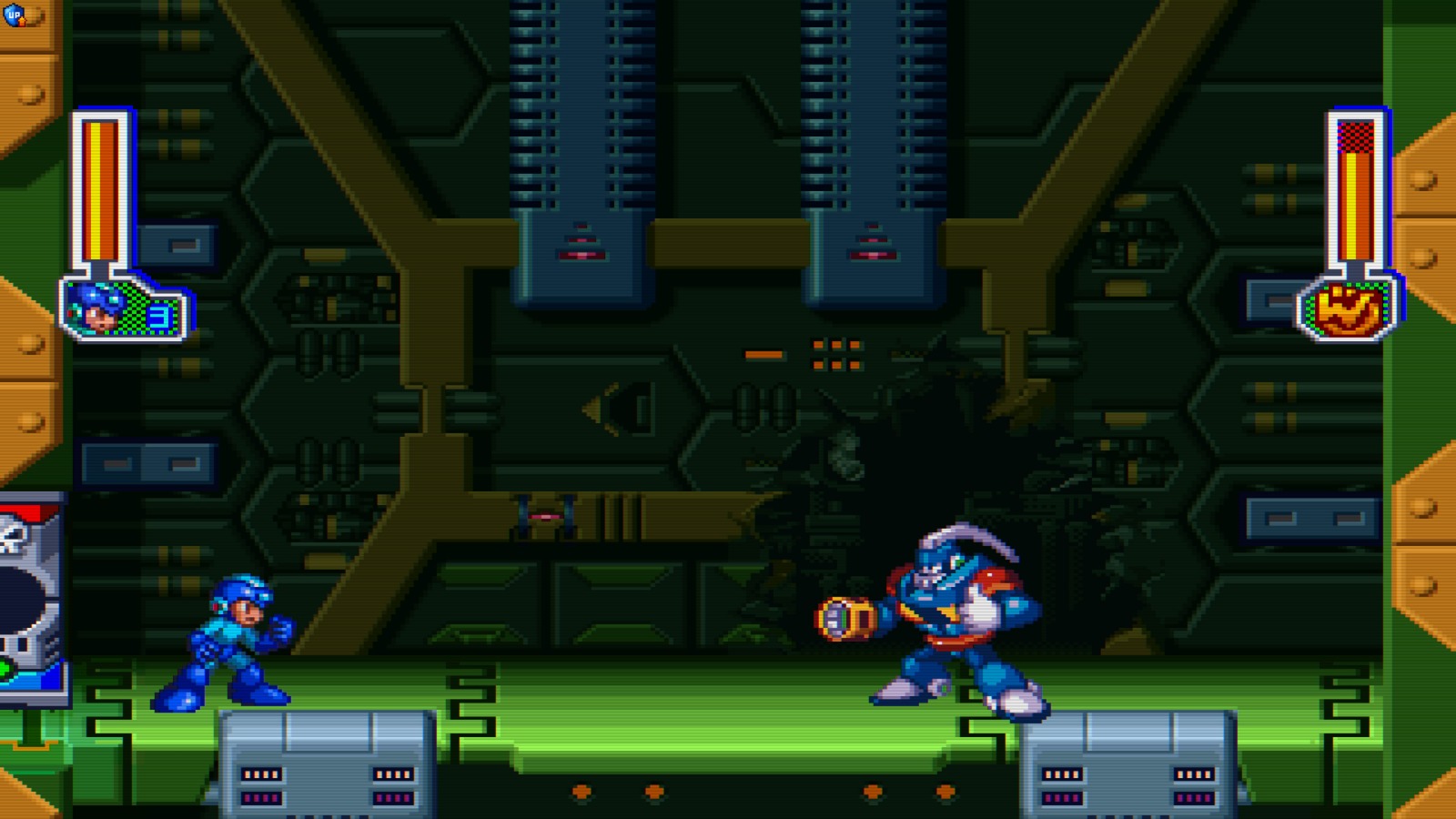1456x819 pixels.
Task: Click the large blue boss character
Action: [x=946, y=619]
